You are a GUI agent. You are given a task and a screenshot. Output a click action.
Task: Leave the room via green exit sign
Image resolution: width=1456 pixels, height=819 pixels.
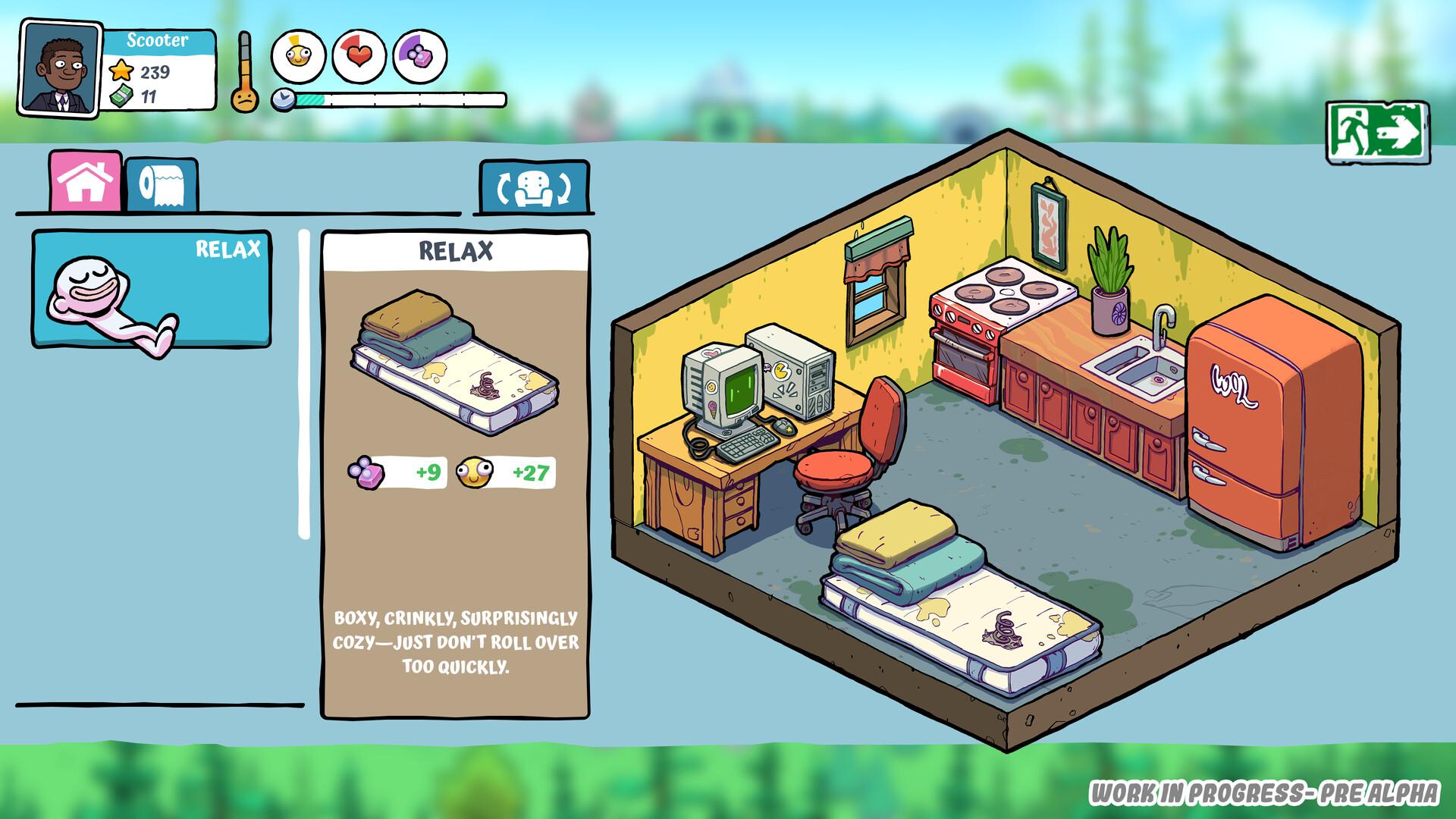[x=1377, y=133]
